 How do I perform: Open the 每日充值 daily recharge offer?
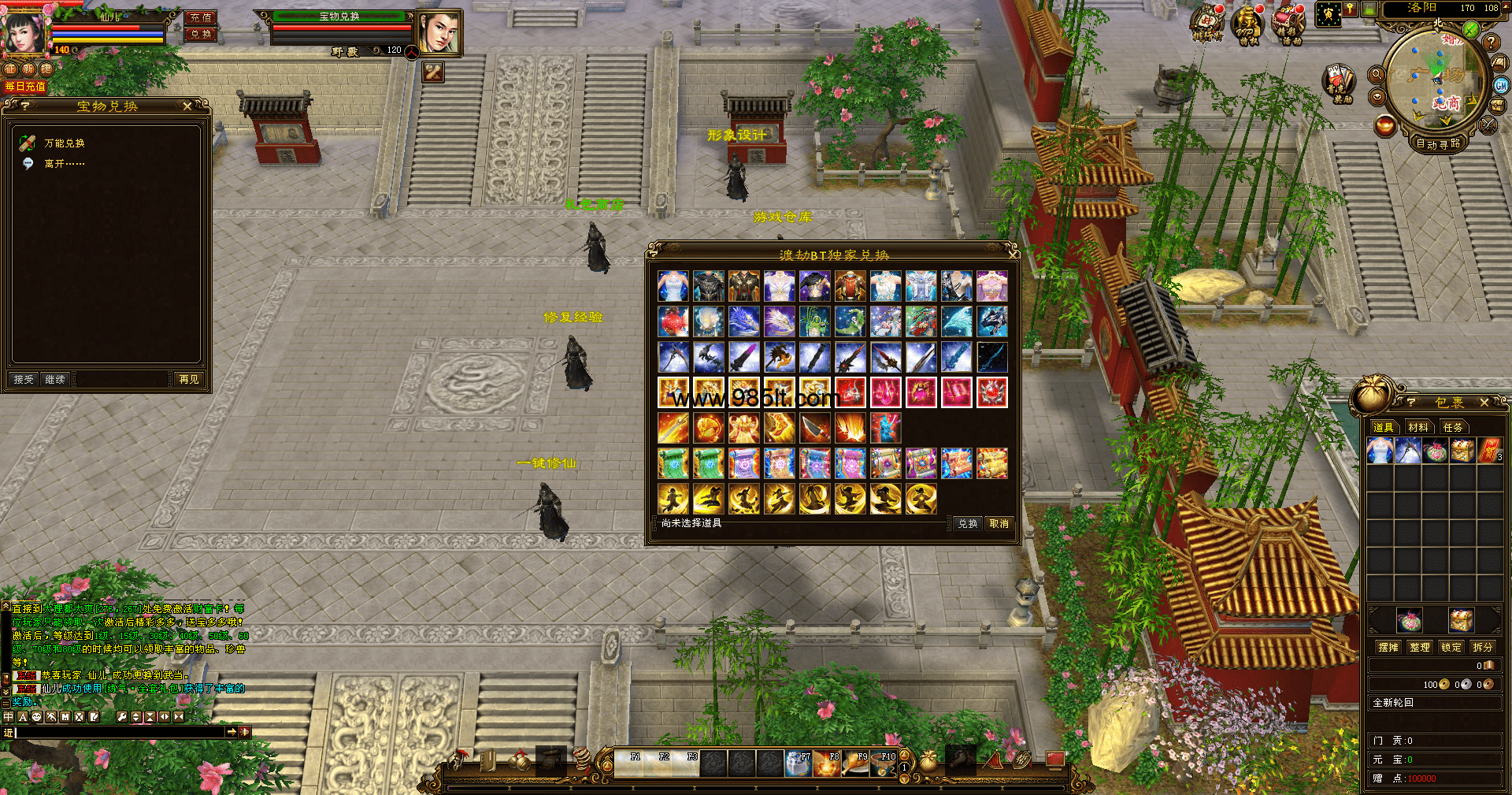(x=25, y=87)
